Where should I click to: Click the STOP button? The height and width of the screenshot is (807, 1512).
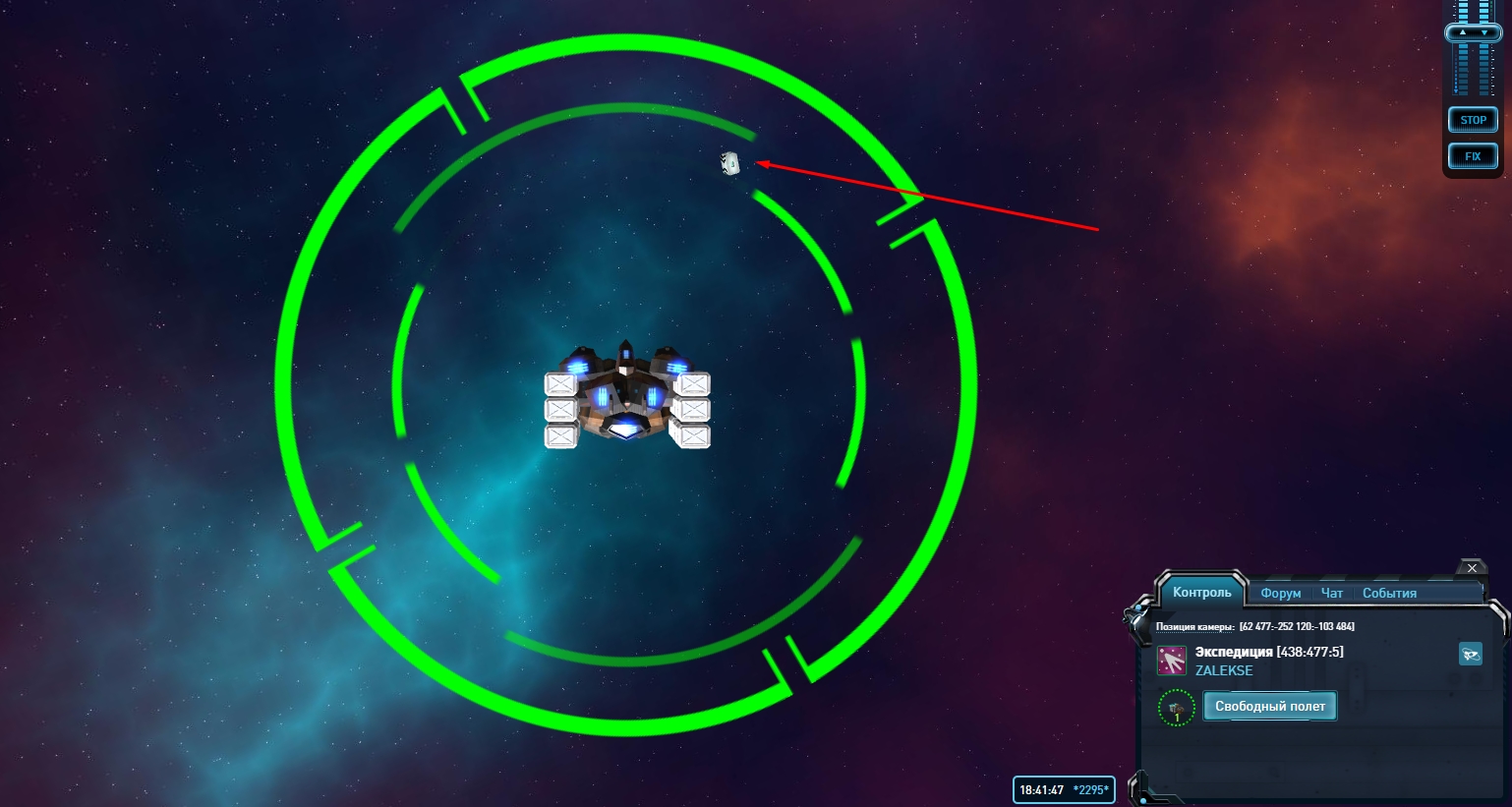pos(1473,120)
